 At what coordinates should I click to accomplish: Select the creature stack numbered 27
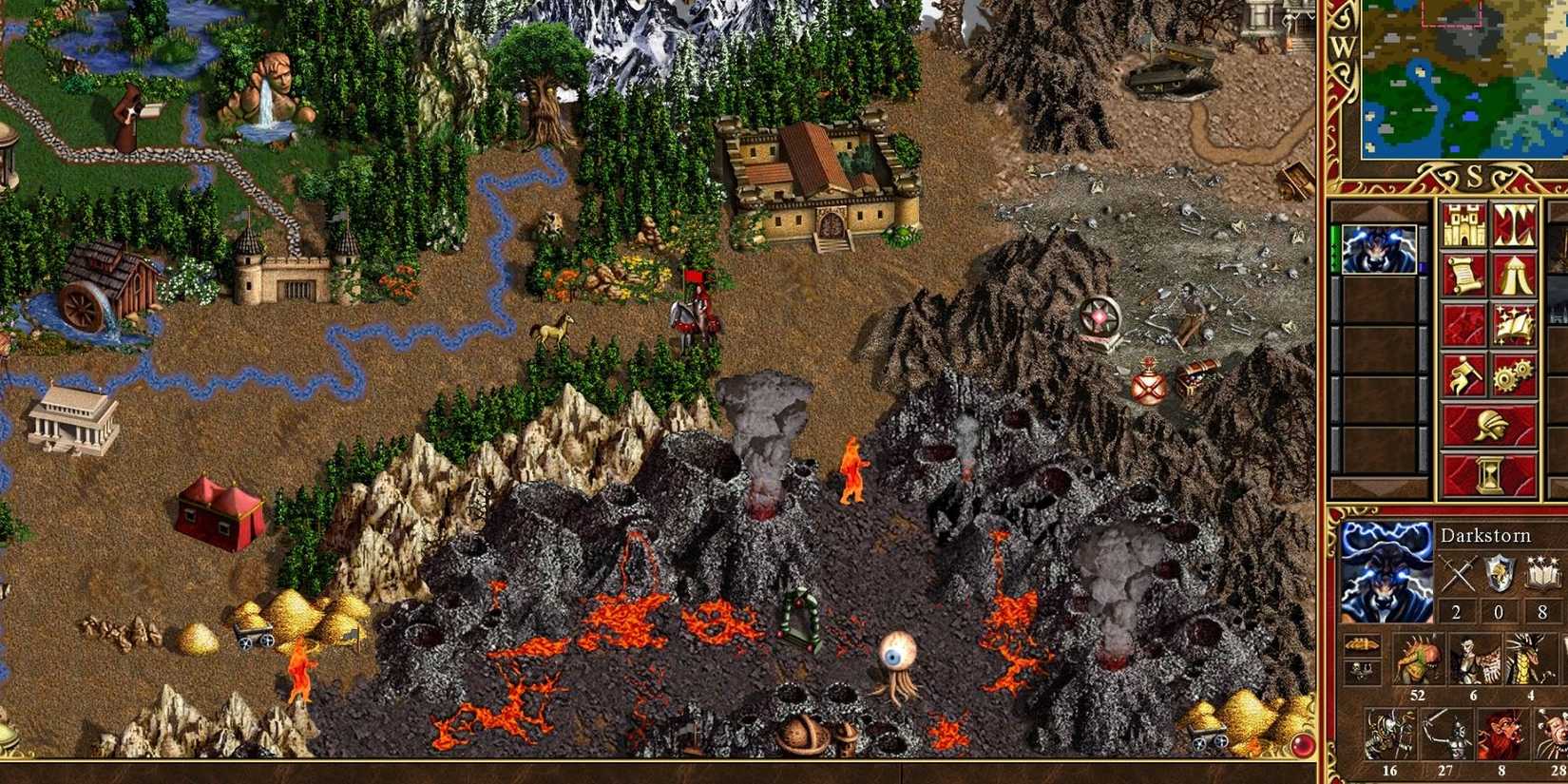[x=1446, y=732]
